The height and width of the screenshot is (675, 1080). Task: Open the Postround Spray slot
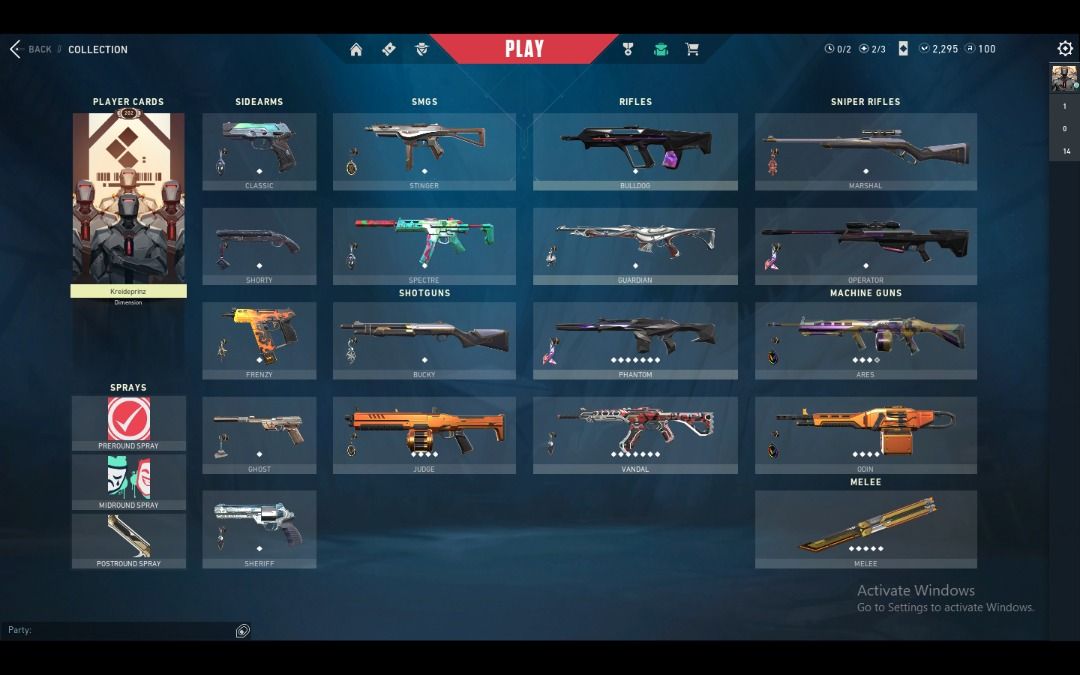128,540
